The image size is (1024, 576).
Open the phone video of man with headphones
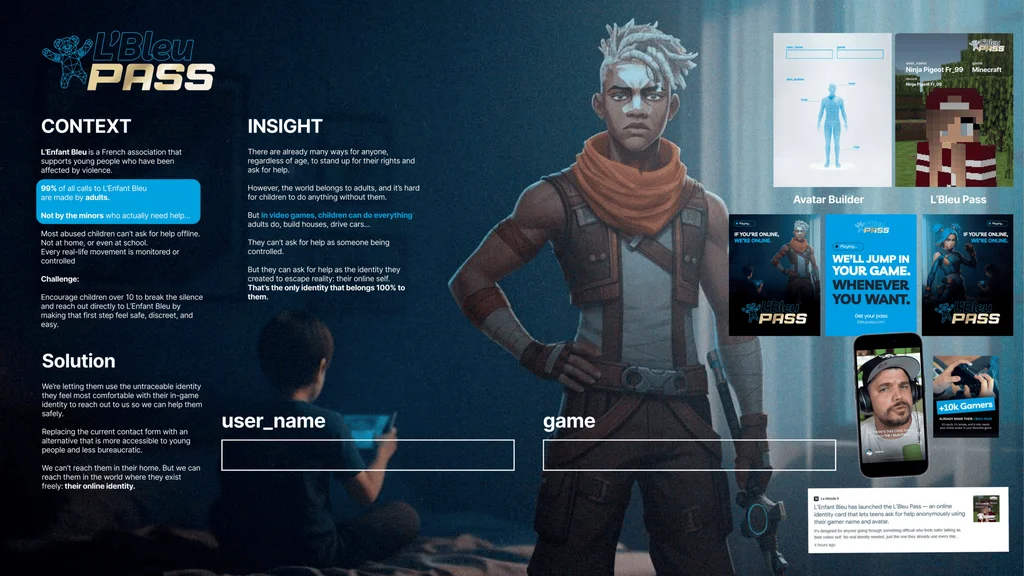pos(888,405)
